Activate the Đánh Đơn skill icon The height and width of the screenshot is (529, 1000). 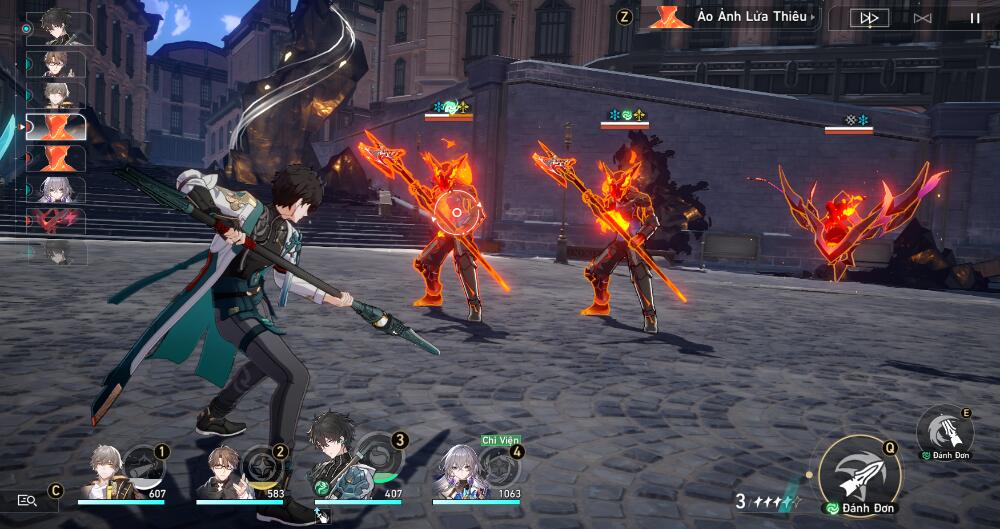pyautogui.click(x=945, y=430)
